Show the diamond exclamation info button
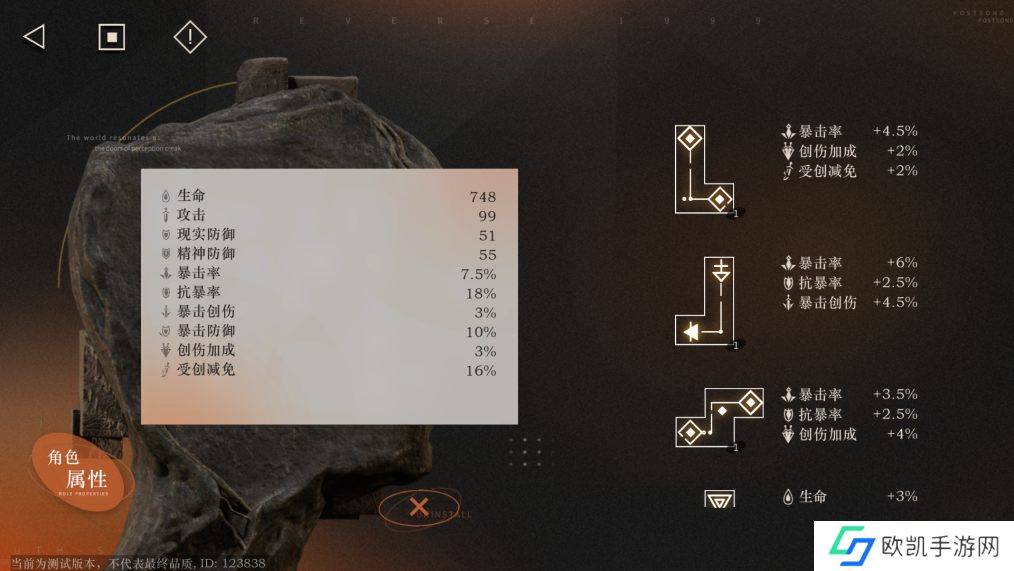This screenshot has width=1014, height=571. [x=189, y=37]
